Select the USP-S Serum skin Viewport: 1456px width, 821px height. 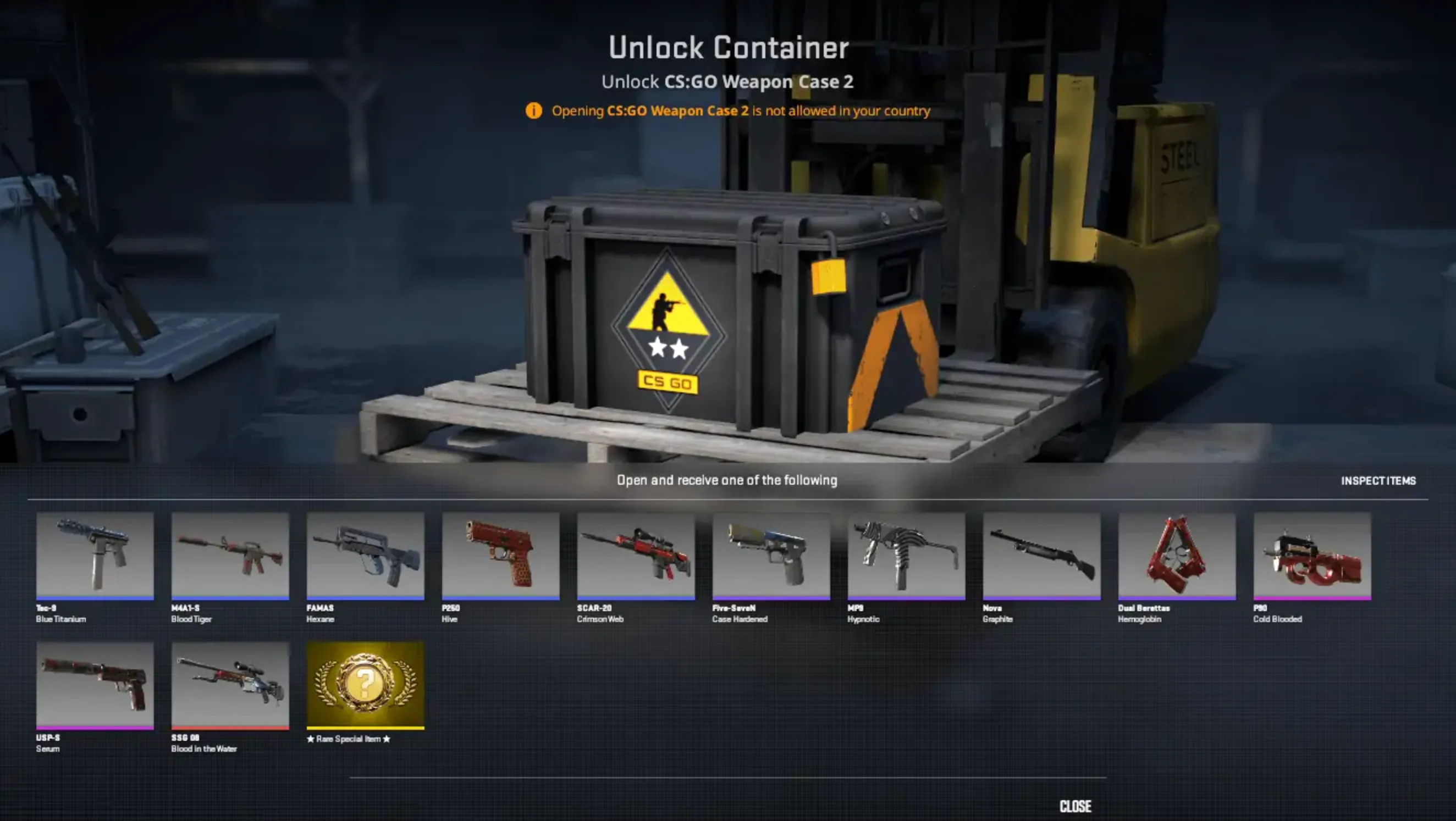click(x=95, y=686)
